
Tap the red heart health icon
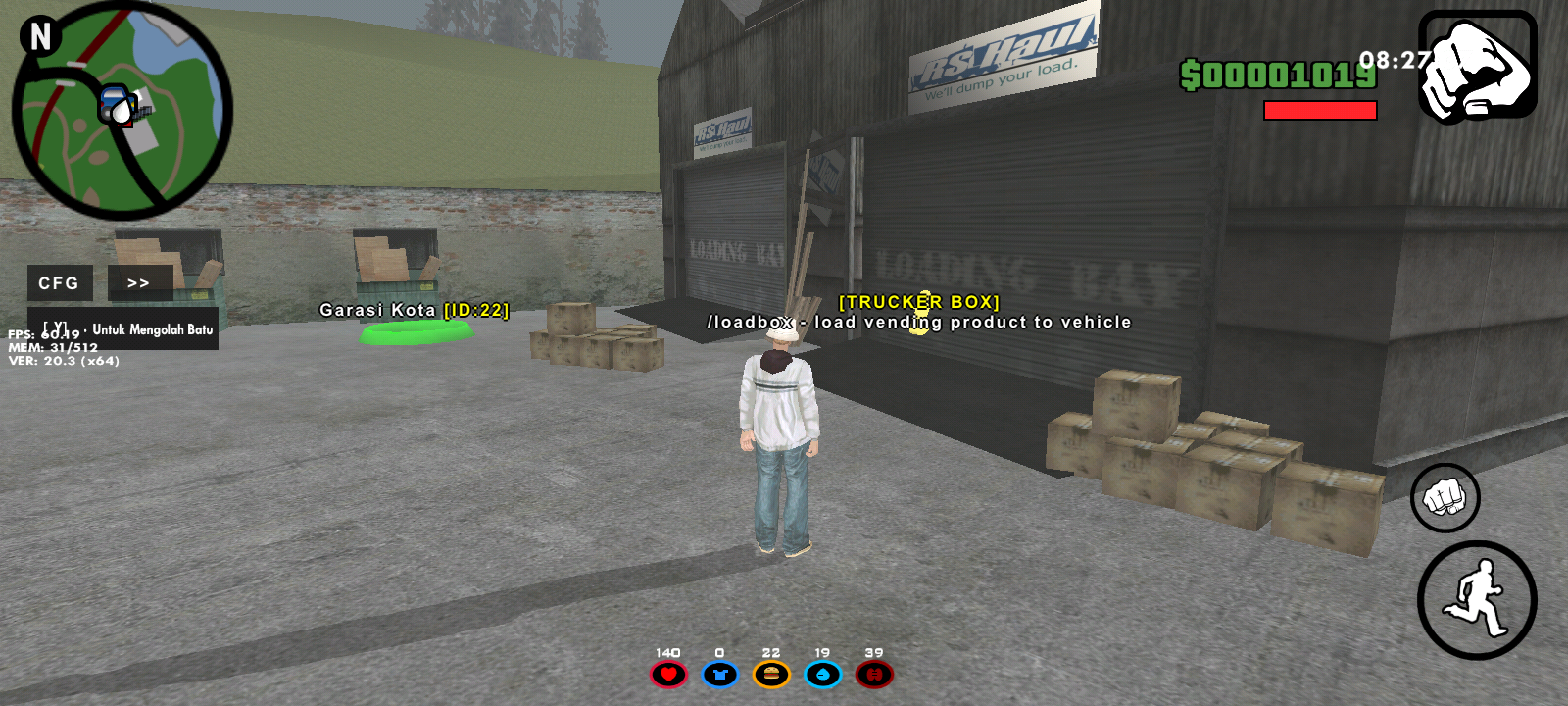pos(668,675)
